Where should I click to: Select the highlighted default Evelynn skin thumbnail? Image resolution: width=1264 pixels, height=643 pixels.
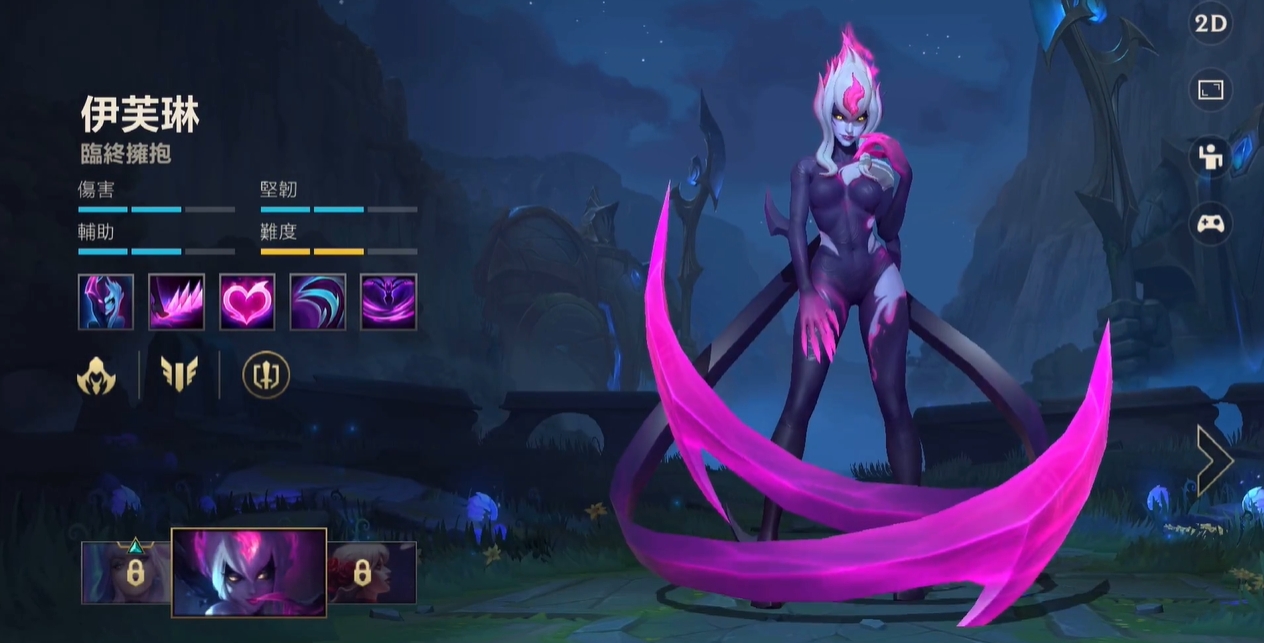249,572
